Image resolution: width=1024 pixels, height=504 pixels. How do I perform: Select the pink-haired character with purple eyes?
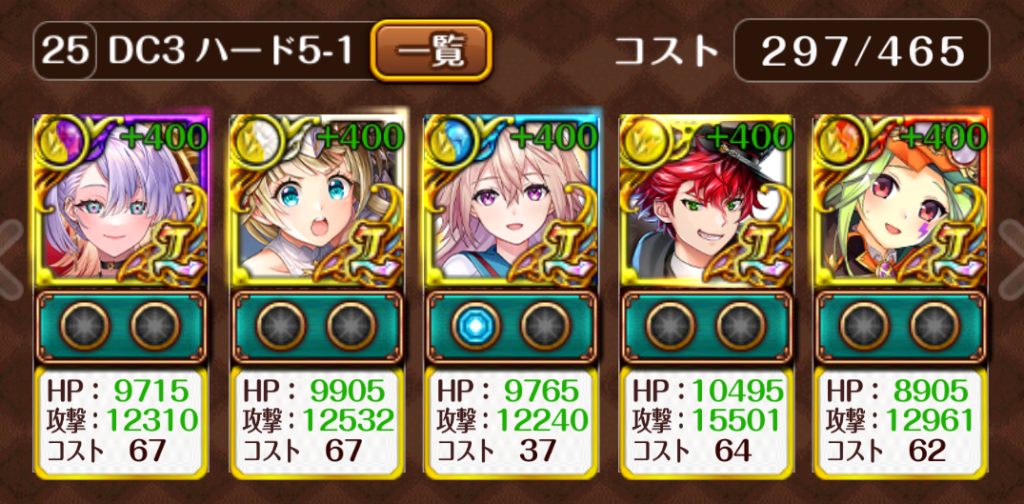tap(511, 201)
